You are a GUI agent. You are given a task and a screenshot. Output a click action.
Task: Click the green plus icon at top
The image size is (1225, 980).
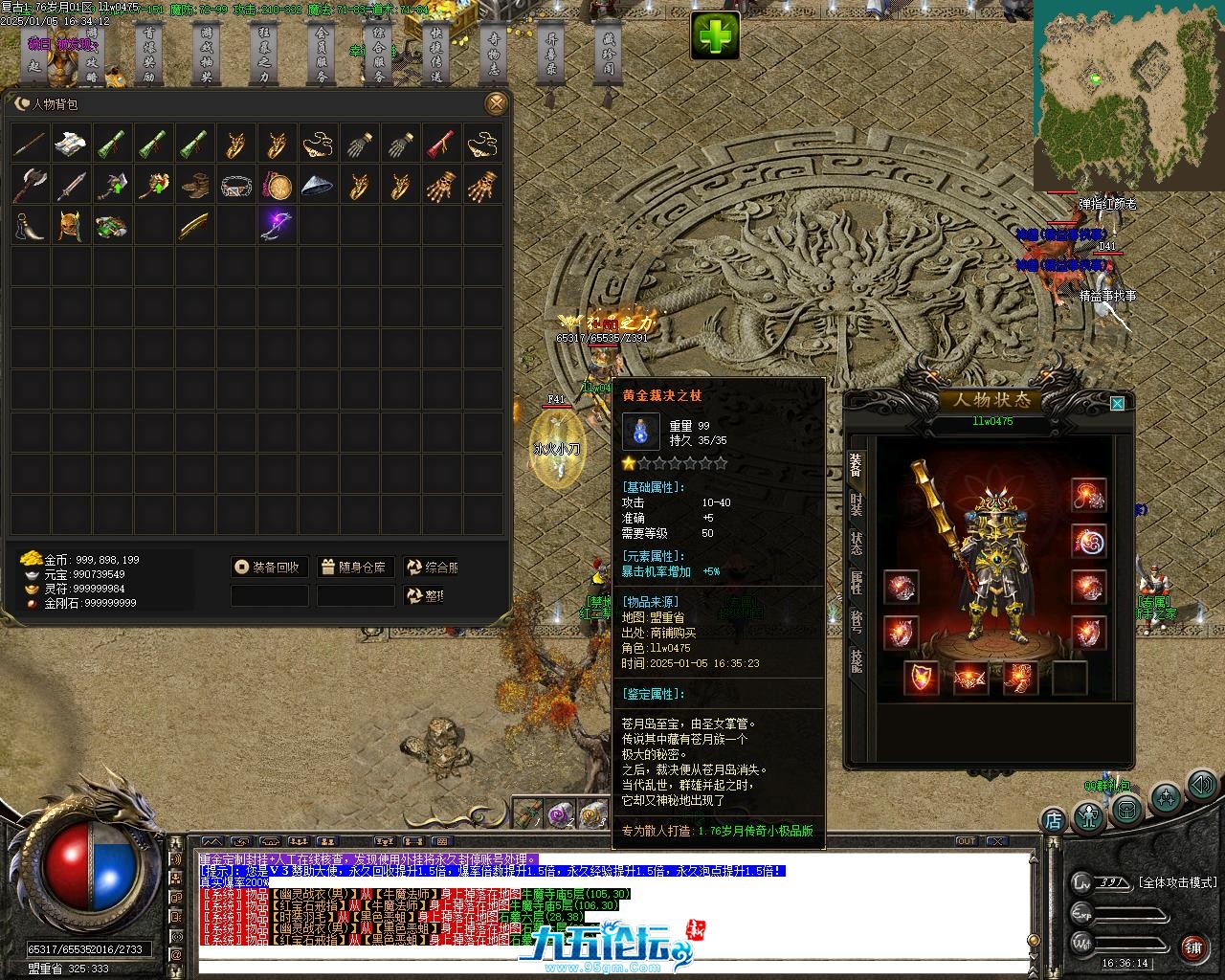click(x=715, y=37)
